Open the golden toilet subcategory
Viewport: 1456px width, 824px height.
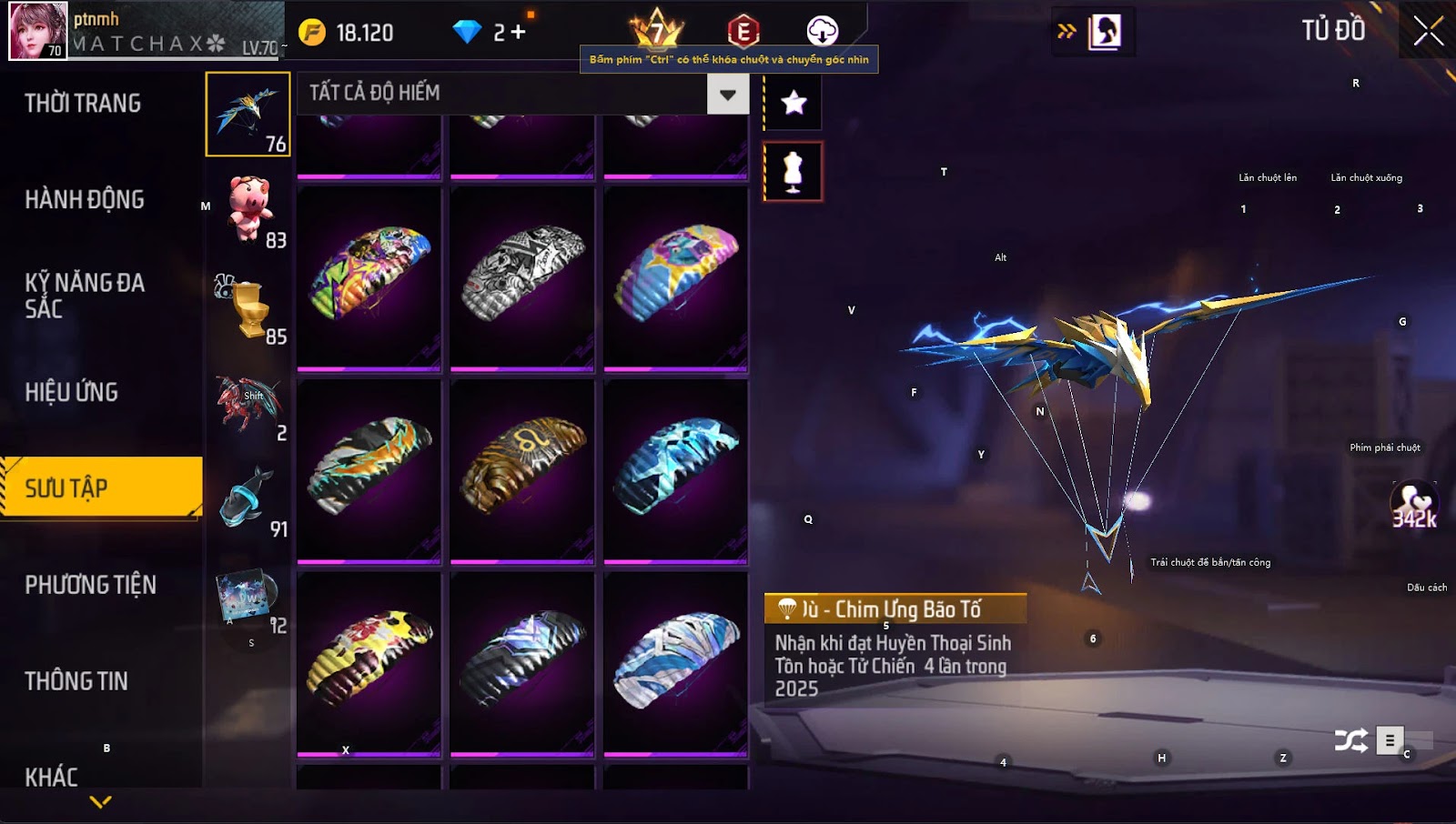249,307
